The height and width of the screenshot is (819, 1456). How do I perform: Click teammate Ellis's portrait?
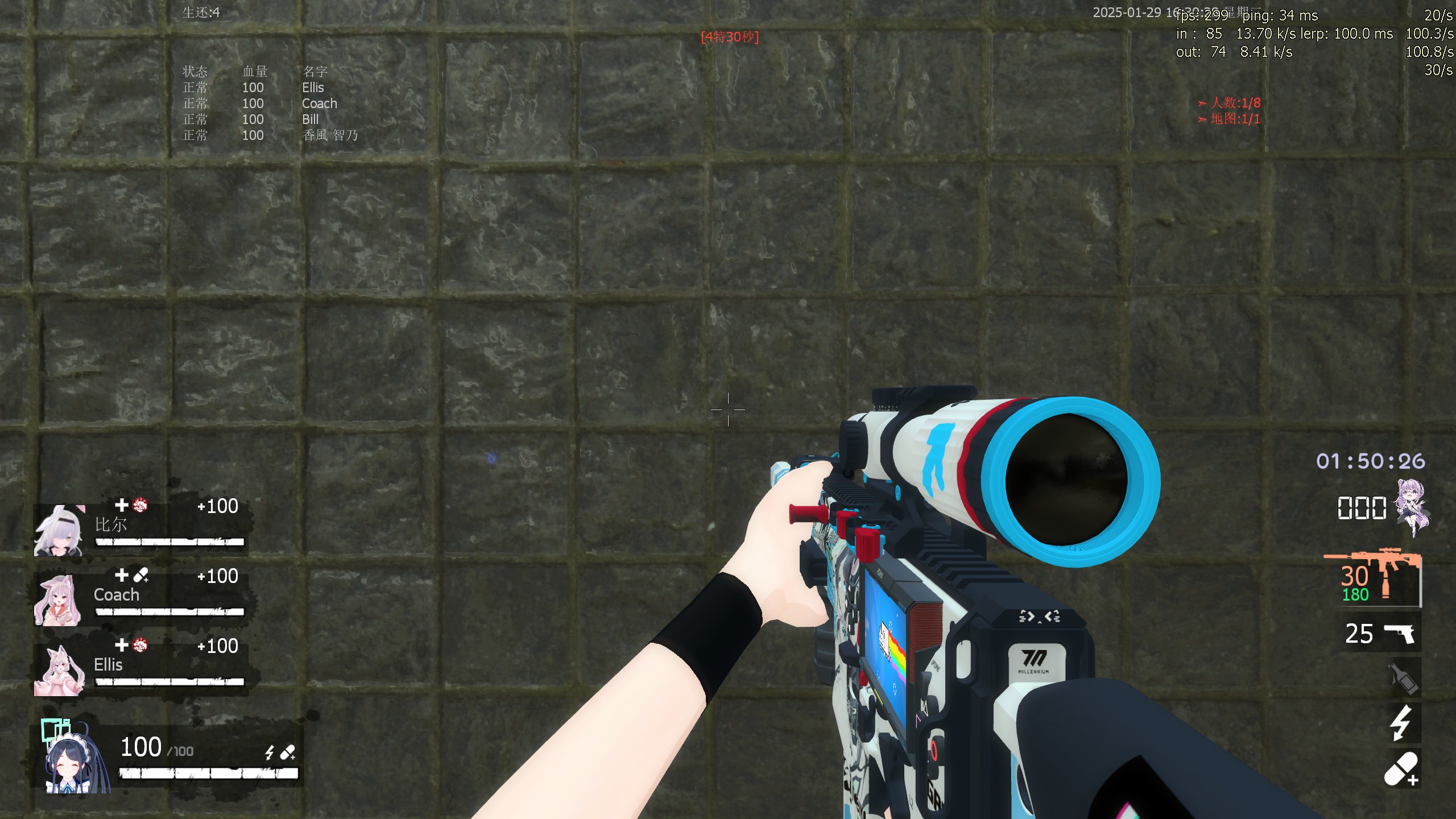(x=58, y=671)
